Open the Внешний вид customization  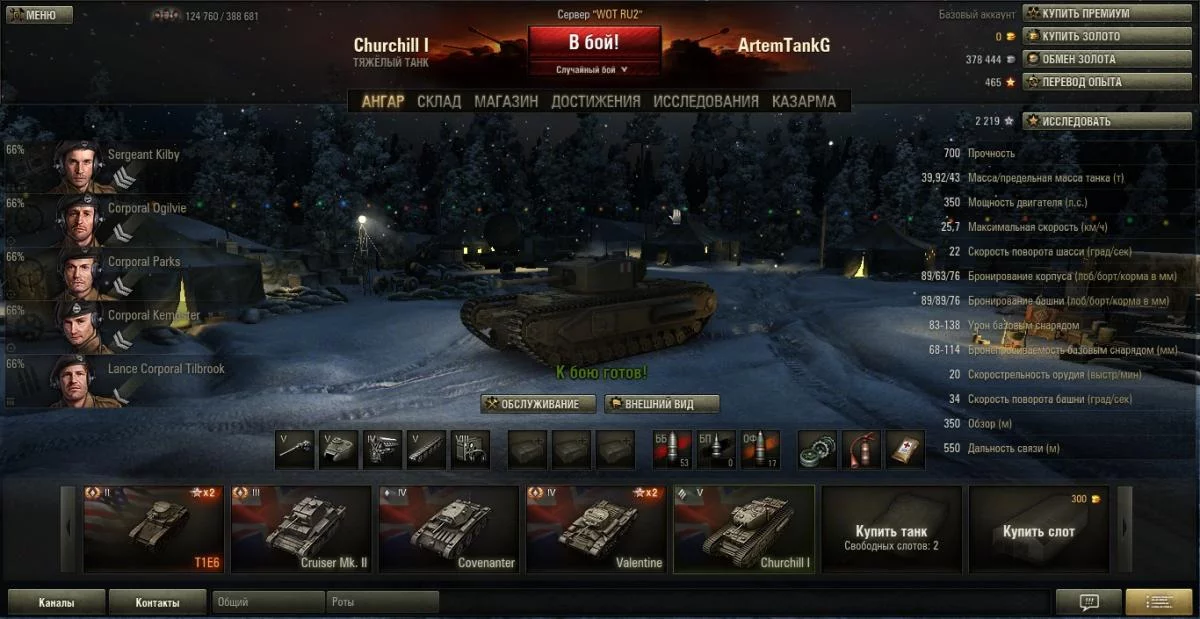point(663,404)
